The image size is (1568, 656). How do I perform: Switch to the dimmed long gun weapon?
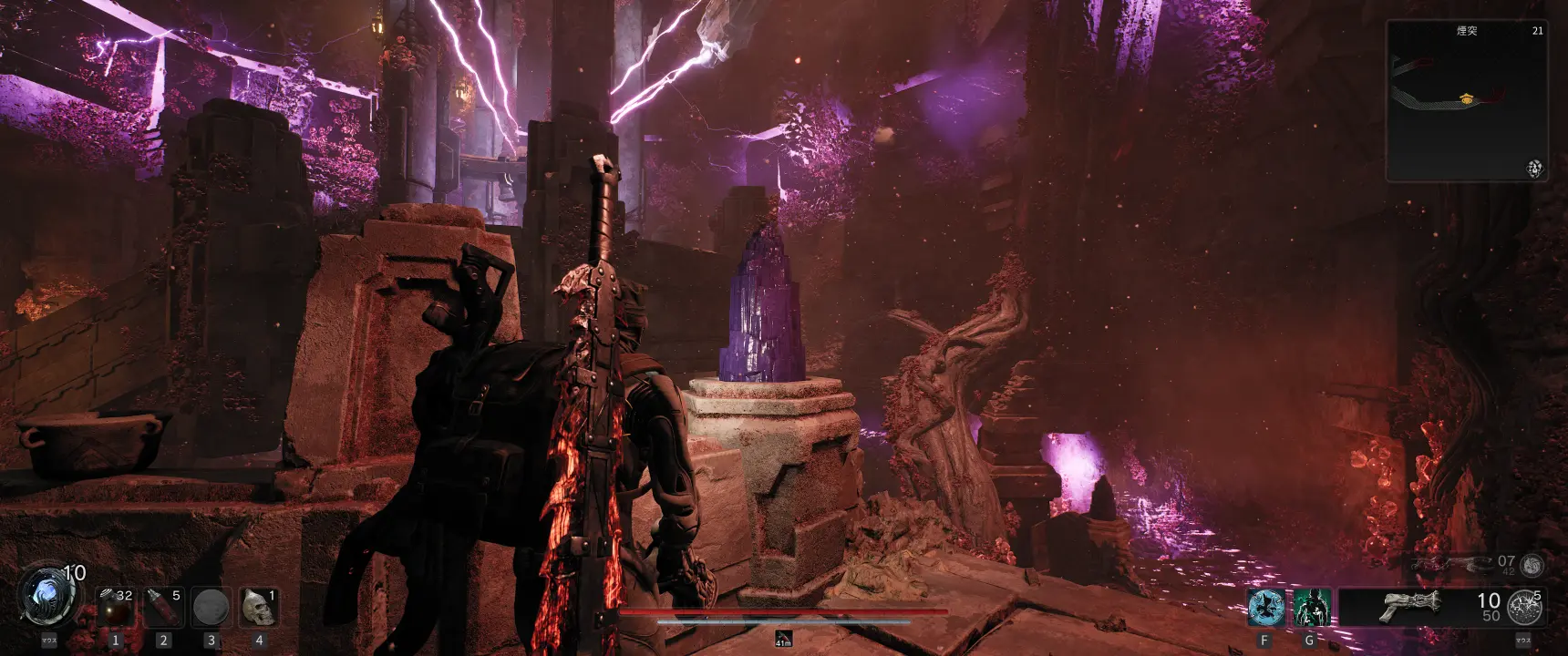(x=1449, y=565)
